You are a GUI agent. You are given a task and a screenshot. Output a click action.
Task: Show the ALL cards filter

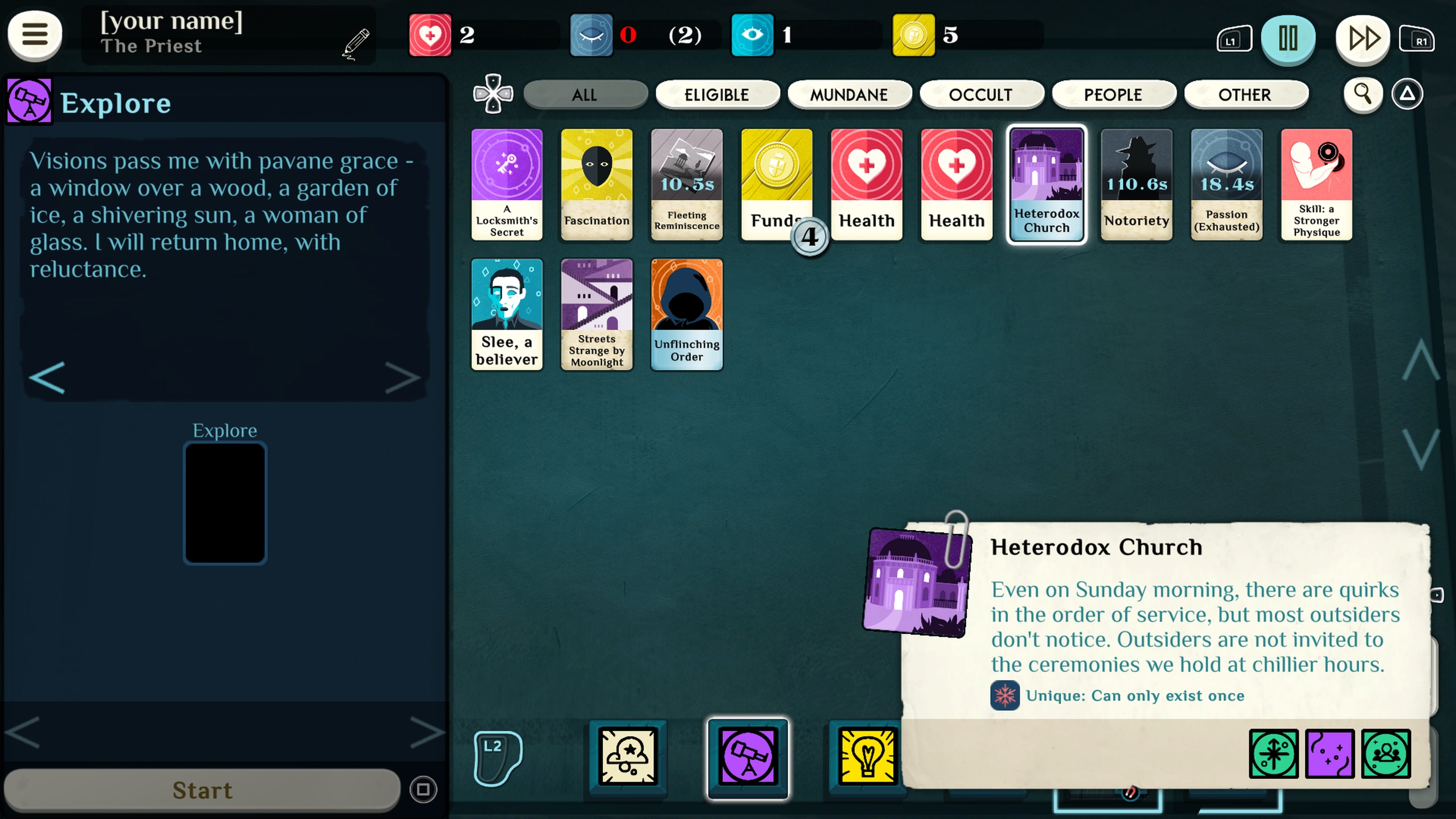click(585, 94)
